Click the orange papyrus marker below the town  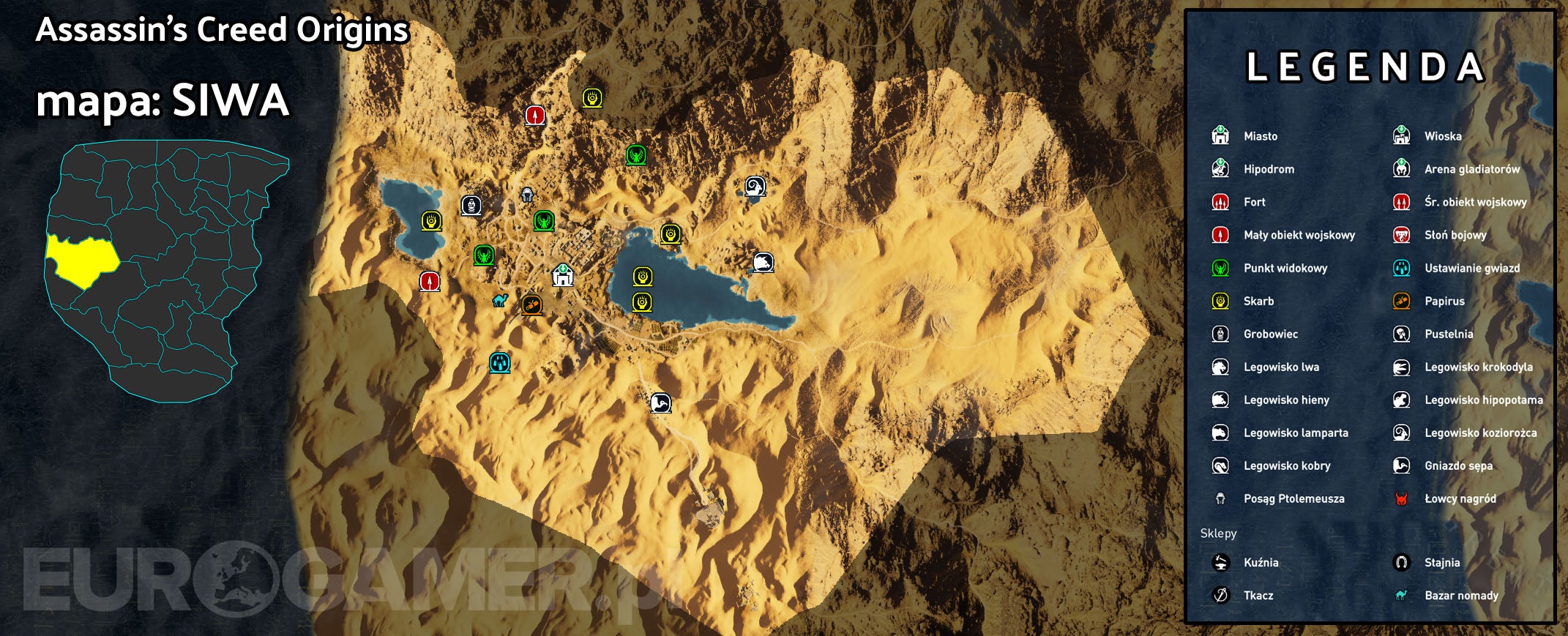(x=532, y=303)
